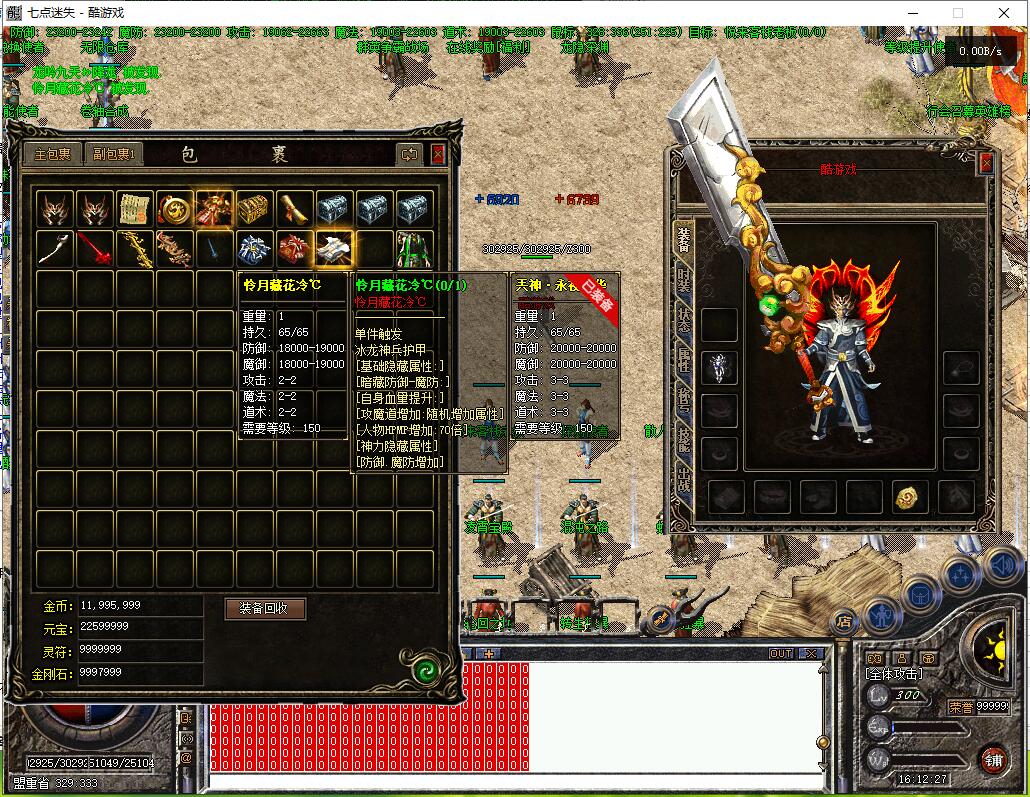Close the game window from title bar
Screen dimensions: 1030x797
coord(1003,13)
